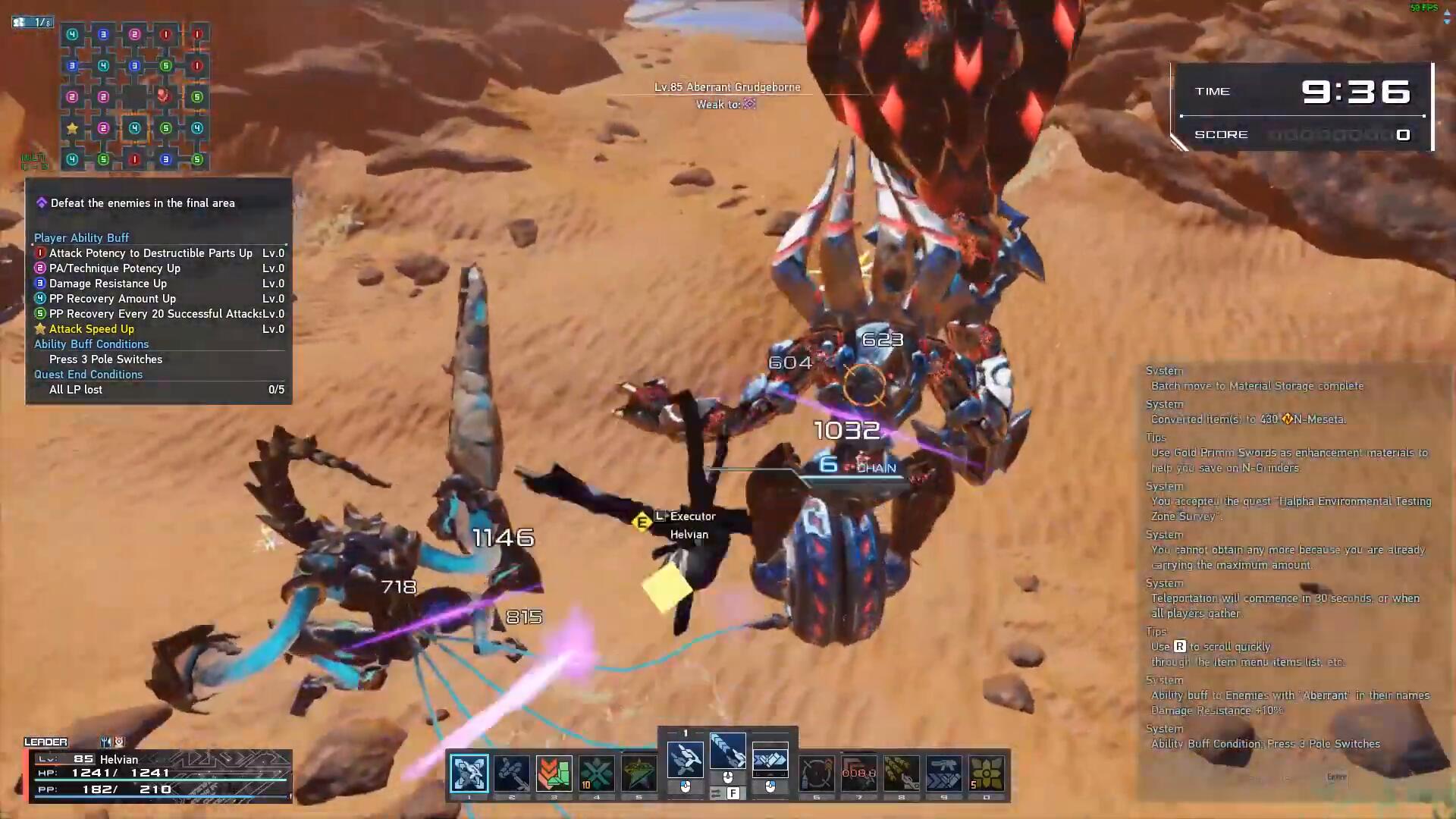
Task: Open the system chat log panel
Action: tap(1289, 557)
